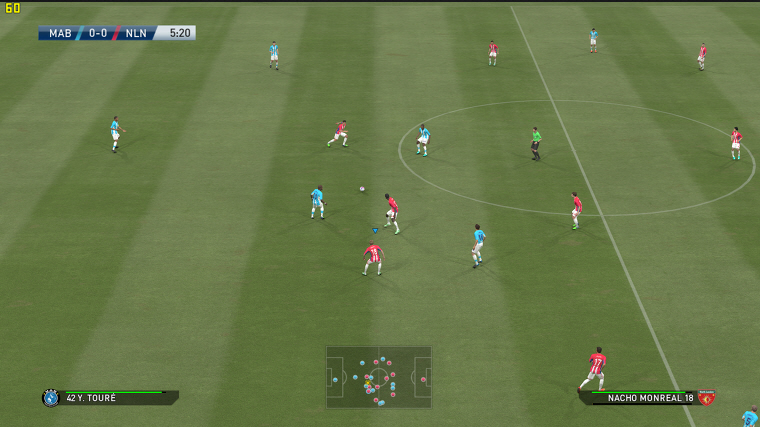Click the blue club crest beside Touré

click(x=50, y=398)
